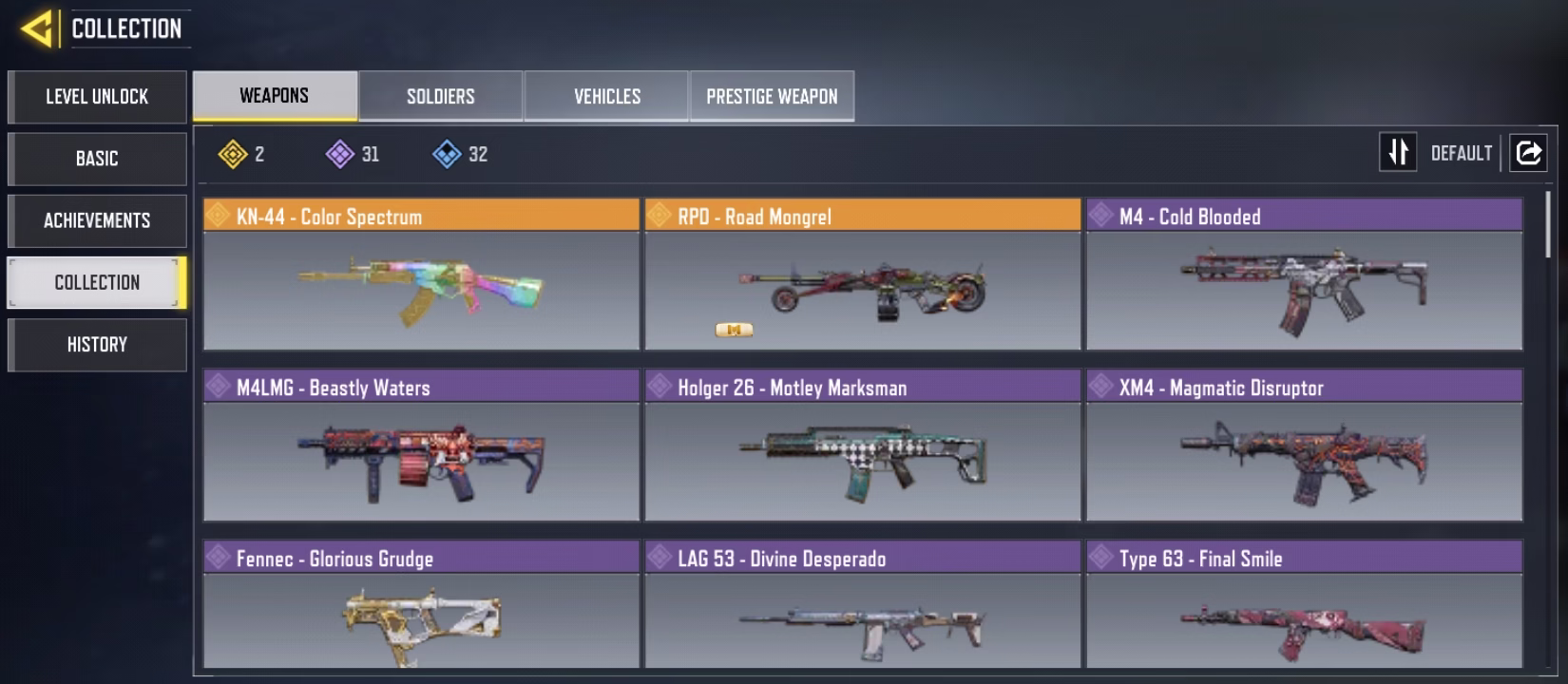The height and width of the screenshot is (684, 1568).
Task: Select the Fennec Glorious Grudge weapon
Action: pyautogui.click(x=421, y=608)
